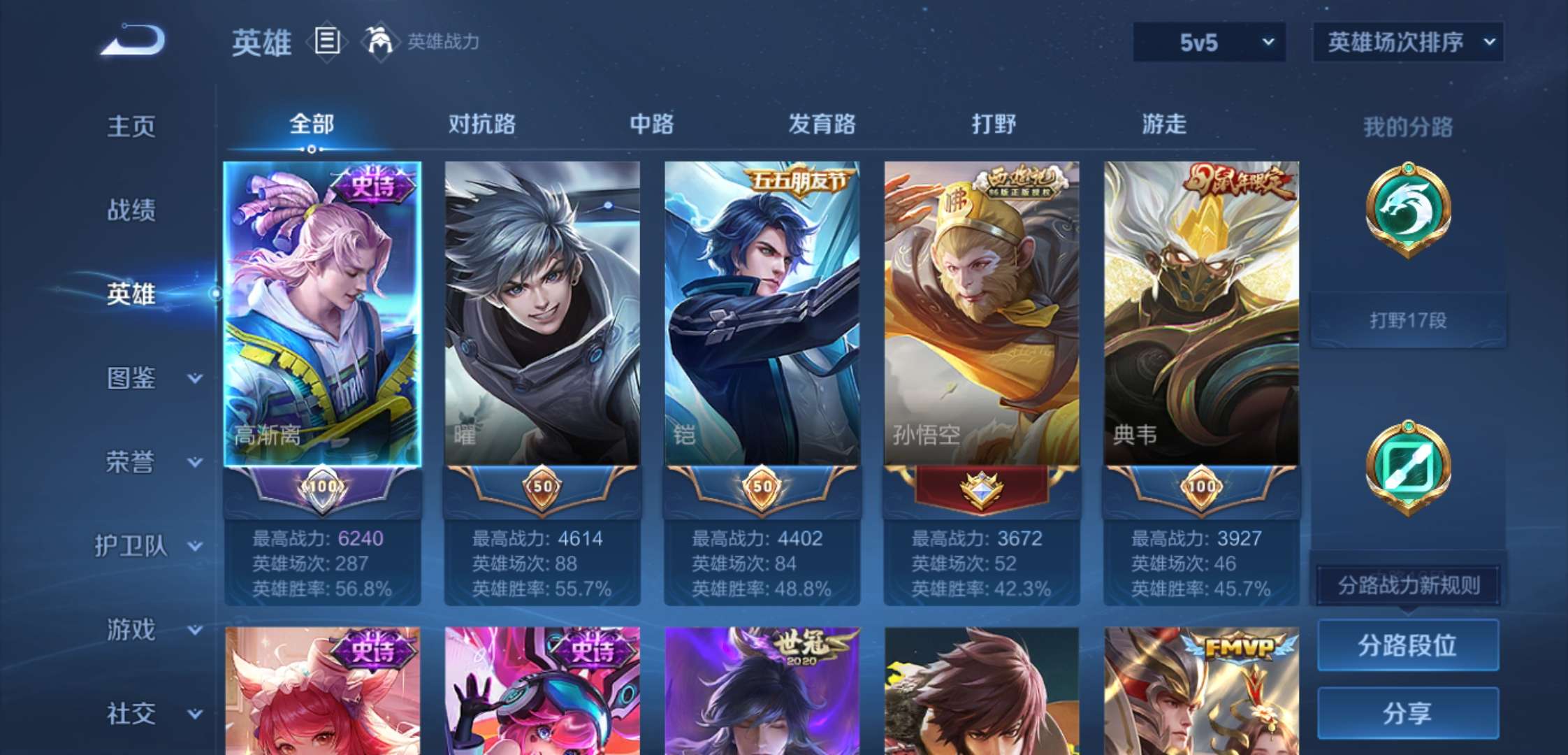The image size is (1568, 755).
Task: Open the hero handbook icon next to 英雄 title
Action: click(x=326, y=42)
